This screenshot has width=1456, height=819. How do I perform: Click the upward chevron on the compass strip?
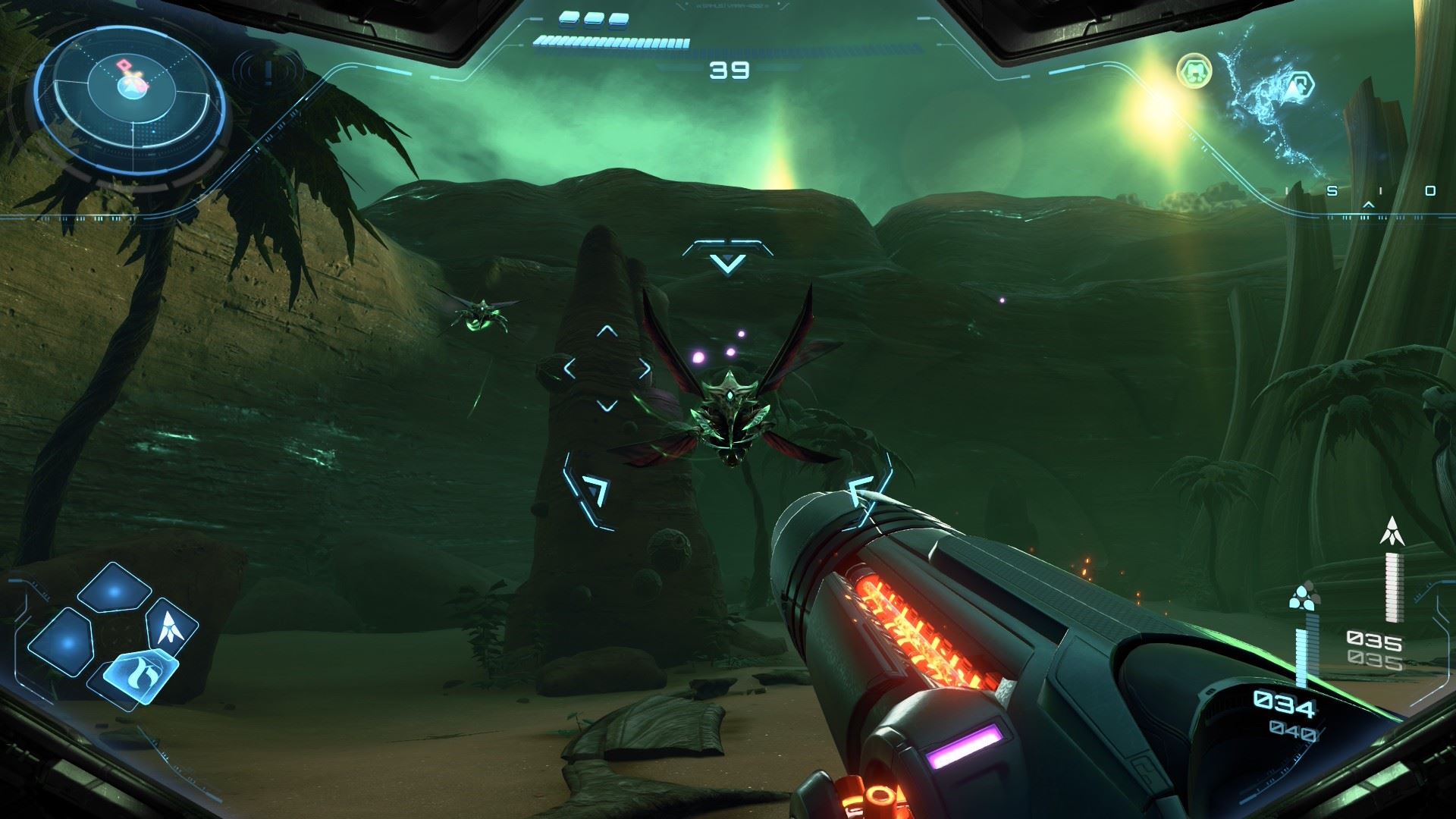[x=1368, y=204]
